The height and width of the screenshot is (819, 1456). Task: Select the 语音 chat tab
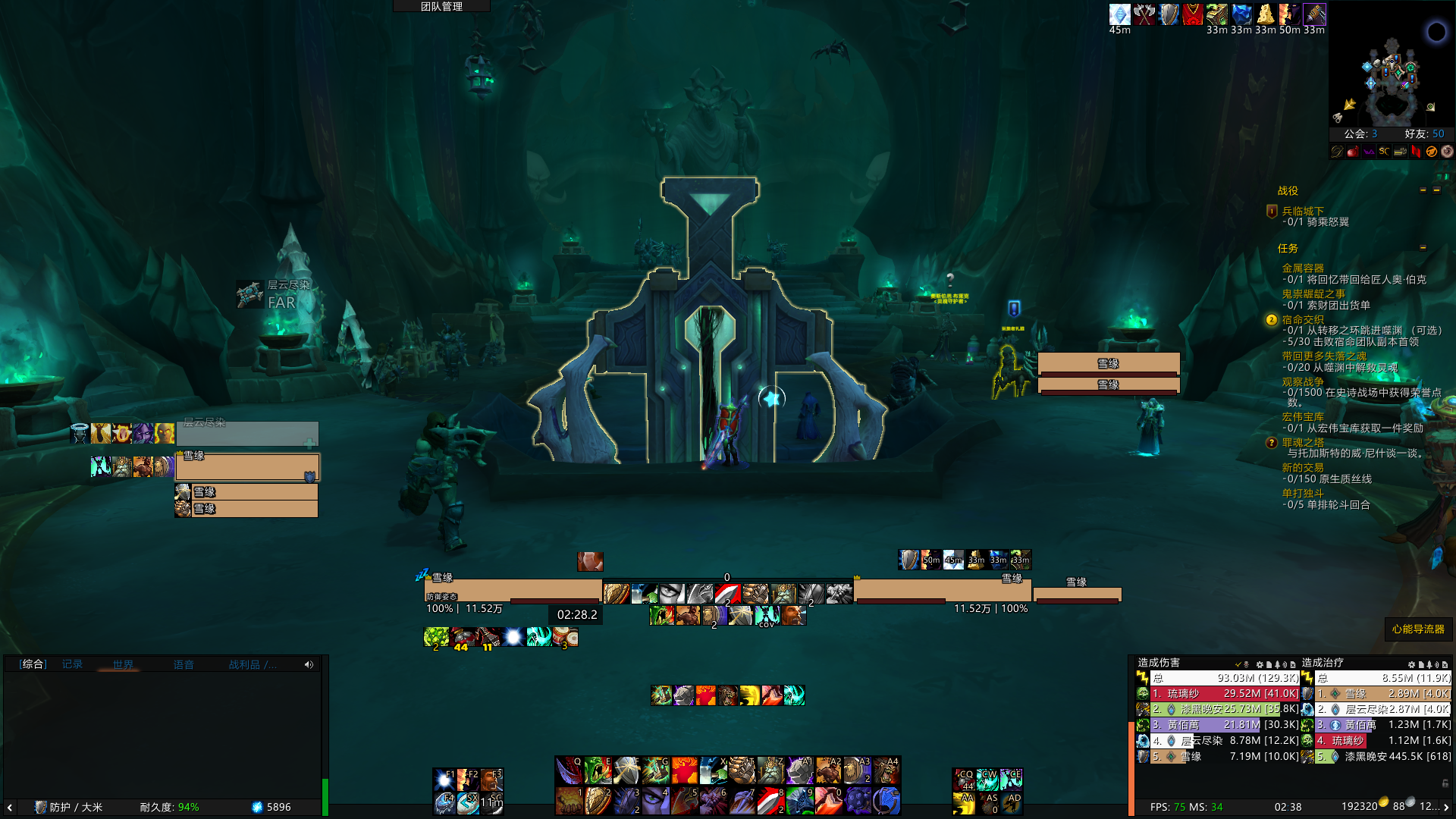184,664
